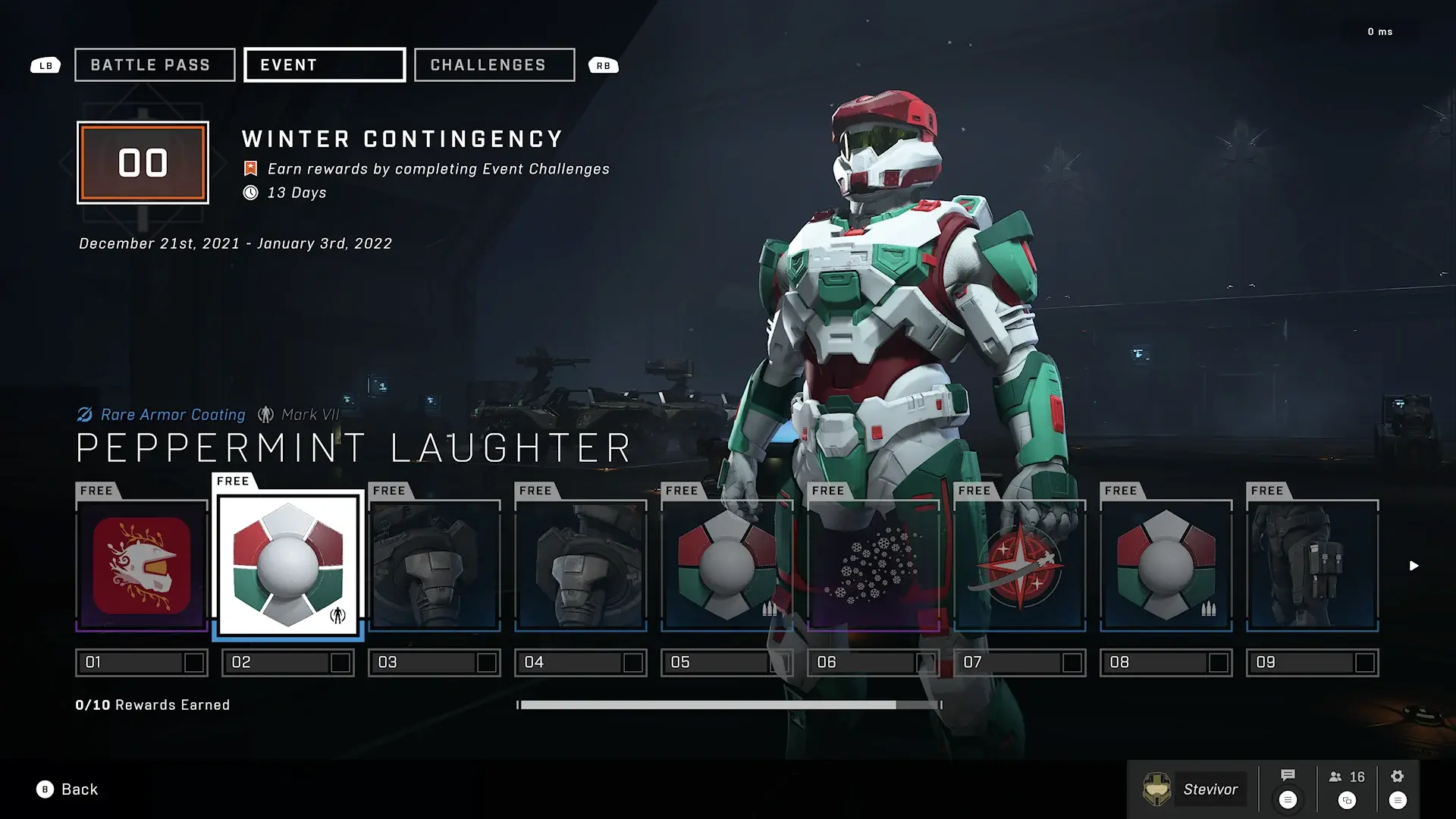Pick the tier 04 armor piece reward
The height and width of the screenshot is (819, 1456).
click(x=581, y=566)
